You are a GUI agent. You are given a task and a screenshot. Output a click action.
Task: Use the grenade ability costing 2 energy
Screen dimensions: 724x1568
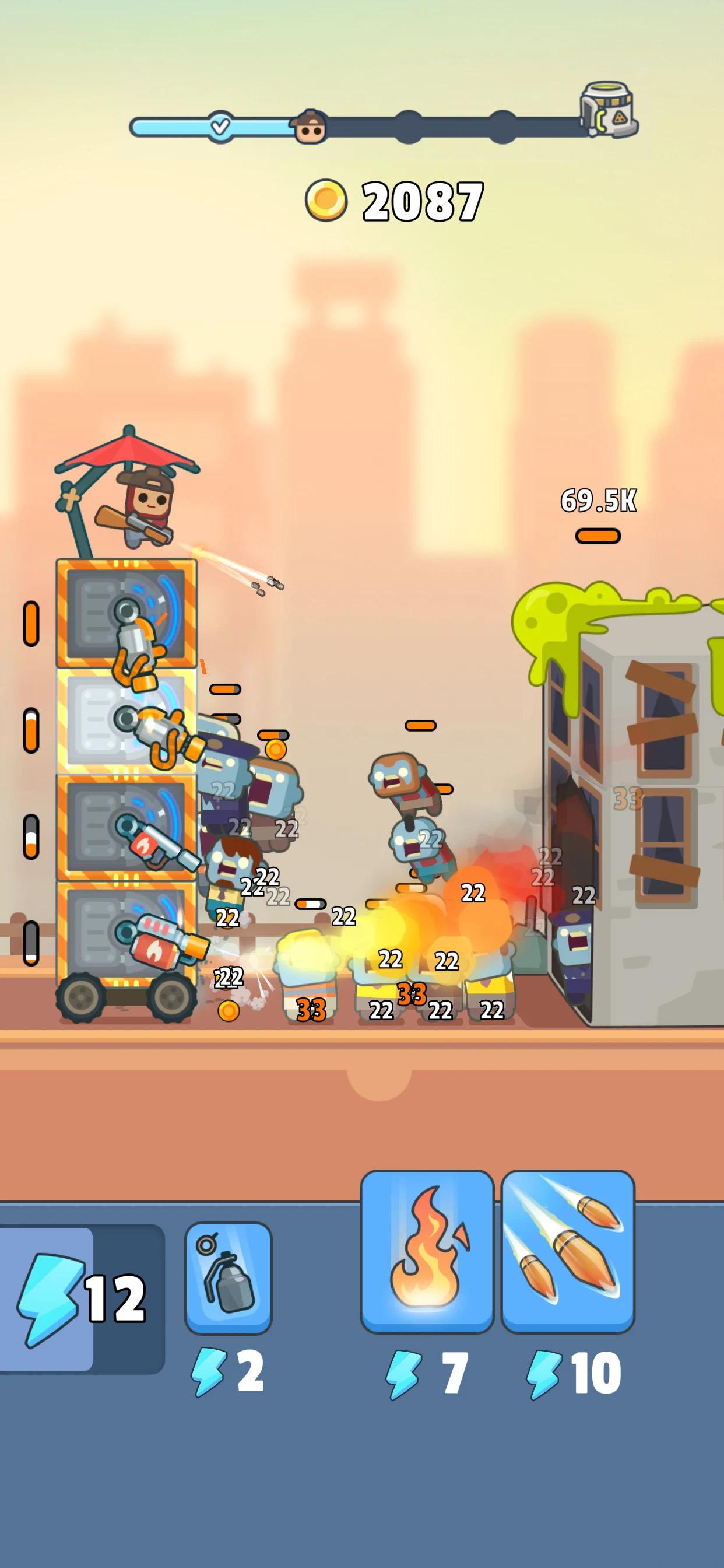pos(228,1277)
